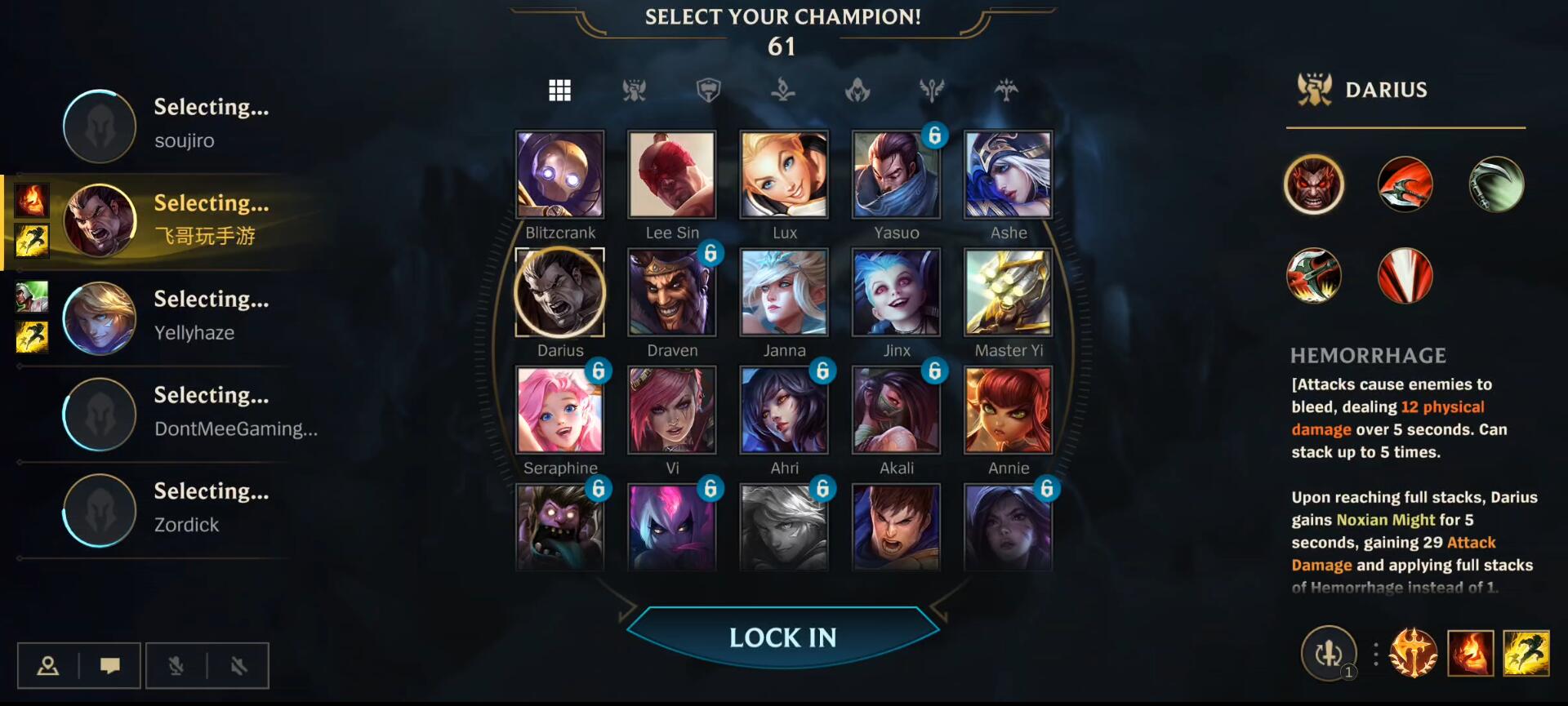Toggle the muted microphone button
This screenshot has width=1568, height=706.
click(x=176, y=666)
